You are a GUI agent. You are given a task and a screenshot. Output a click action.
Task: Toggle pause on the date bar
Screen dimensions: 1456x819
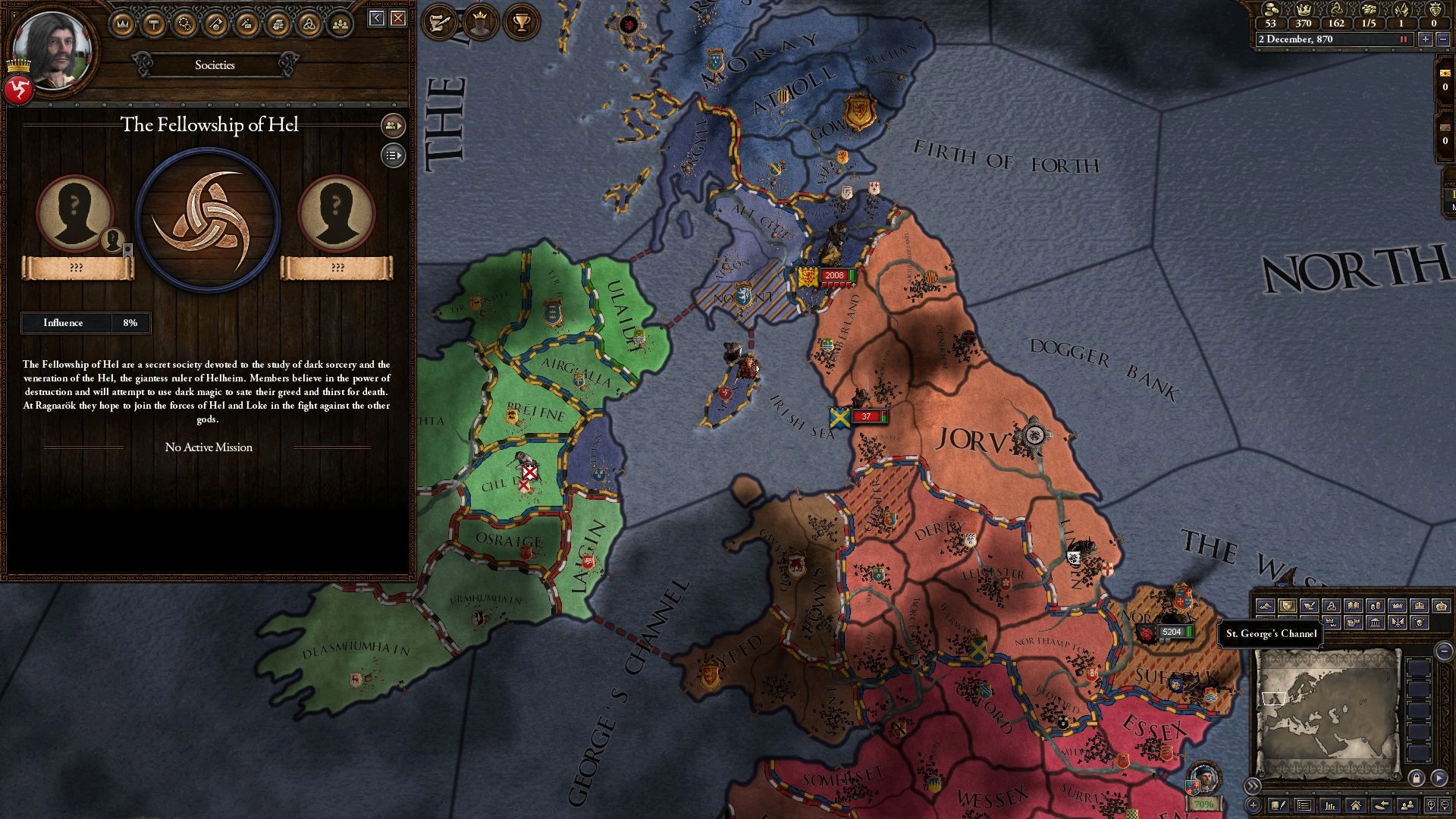[x=1403, y=39]
